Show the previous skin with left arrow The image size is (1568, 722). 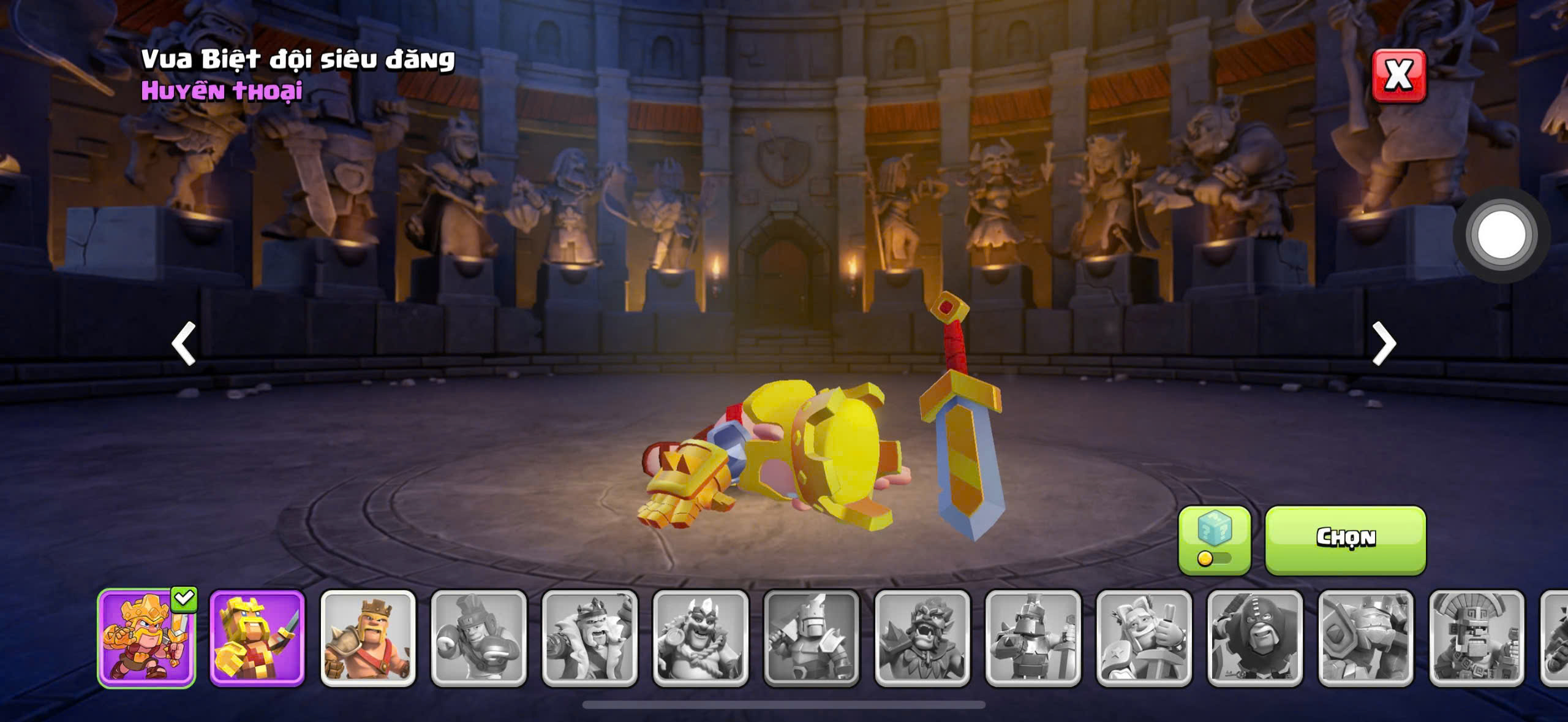[x=183, y=343]
